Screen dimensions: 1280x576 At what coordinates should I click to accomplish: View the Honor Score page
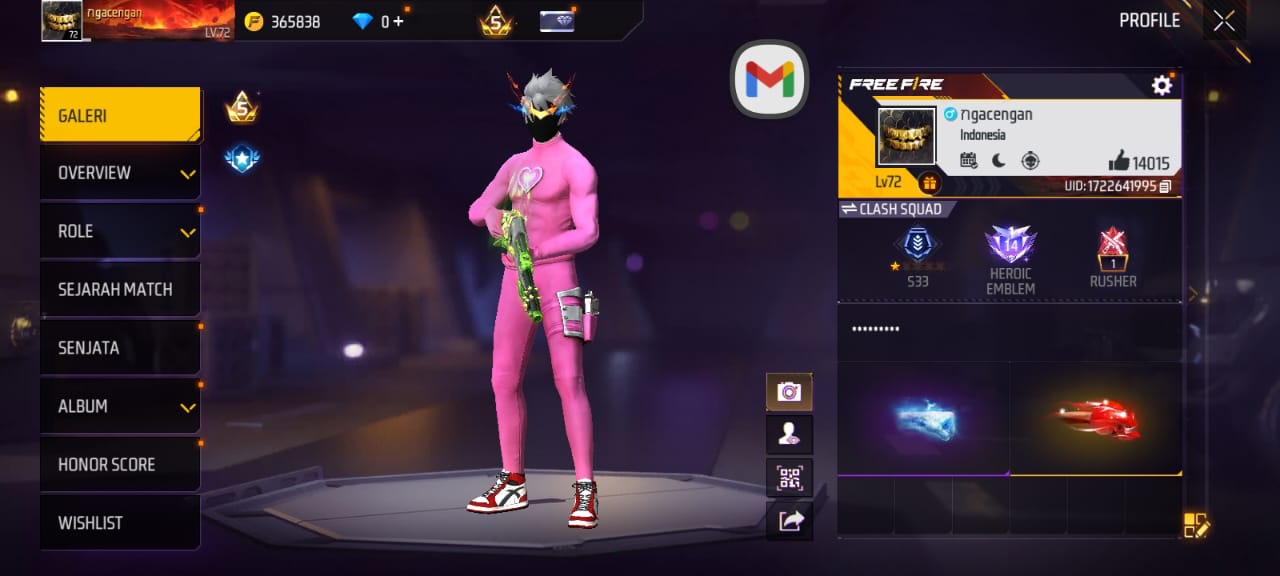(120, 465)
